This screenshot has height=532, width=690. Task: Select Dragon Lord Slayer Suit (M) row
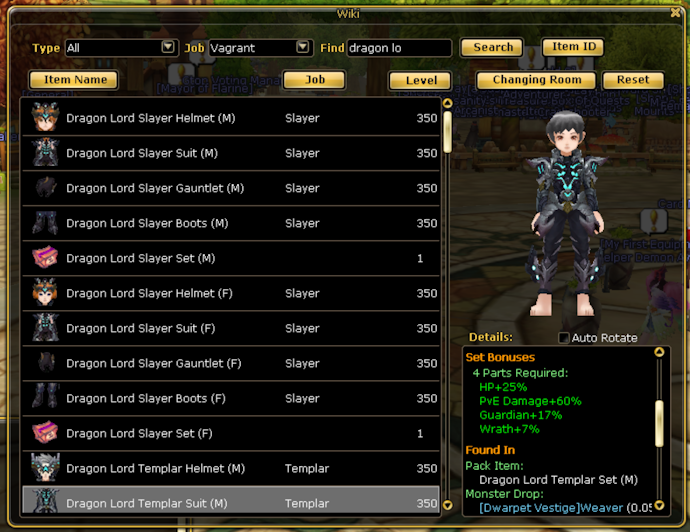point(230,153)
